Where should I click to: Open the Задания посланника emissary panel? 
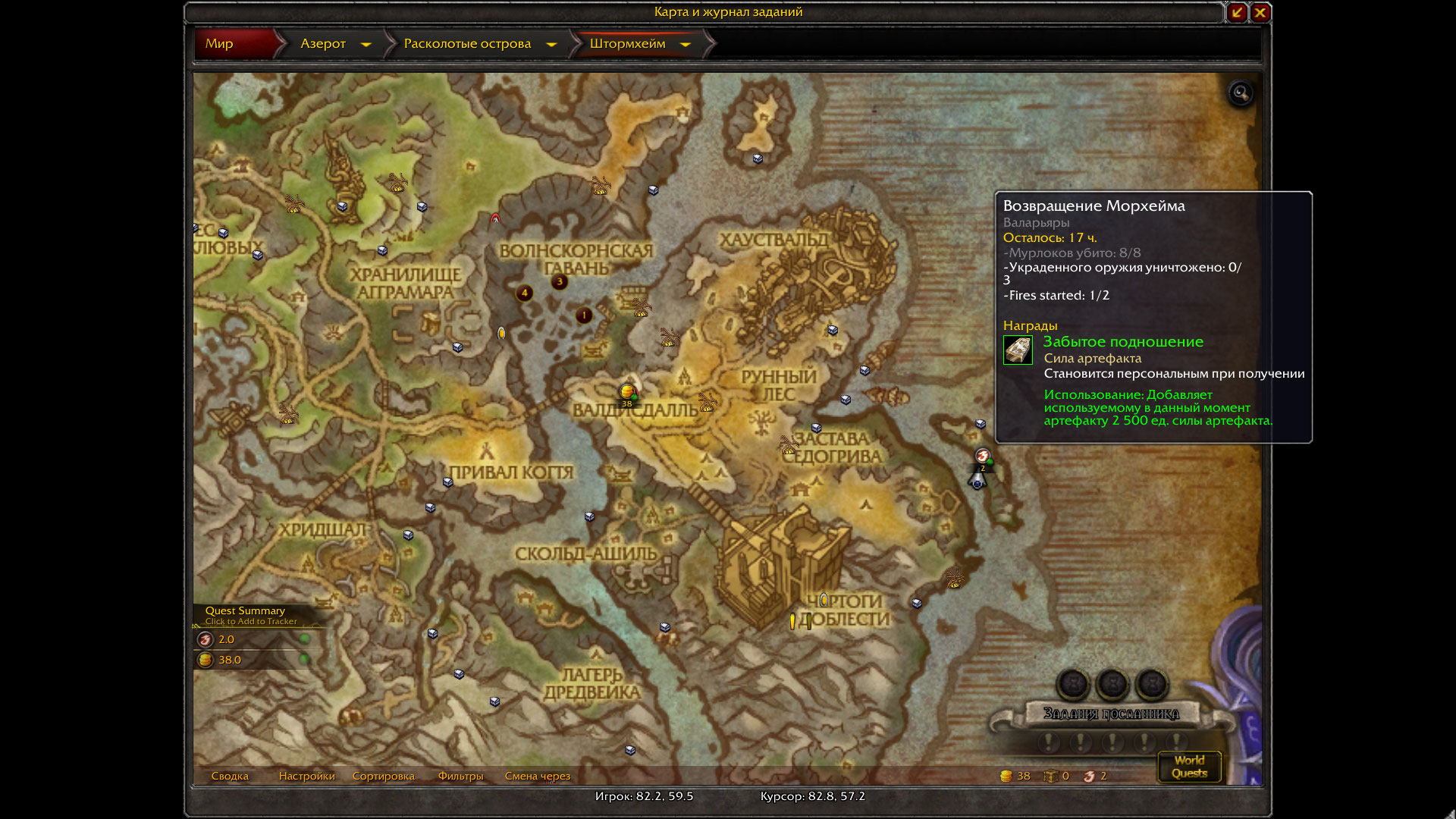(x=1111, y=714)
